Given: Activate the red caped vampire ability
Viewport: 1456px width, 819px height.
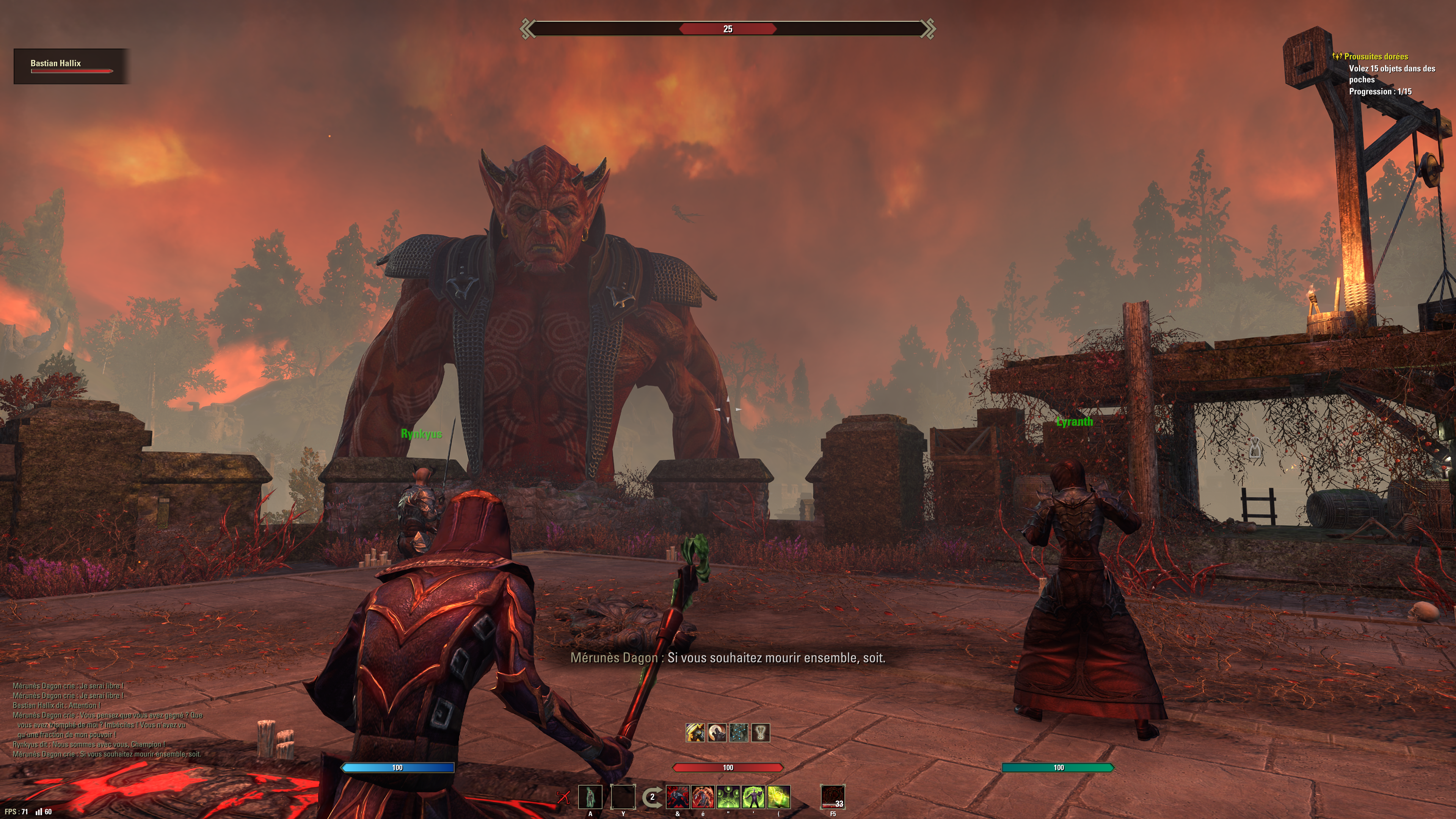Looking at the screenshot, I should tap(678, 797).
